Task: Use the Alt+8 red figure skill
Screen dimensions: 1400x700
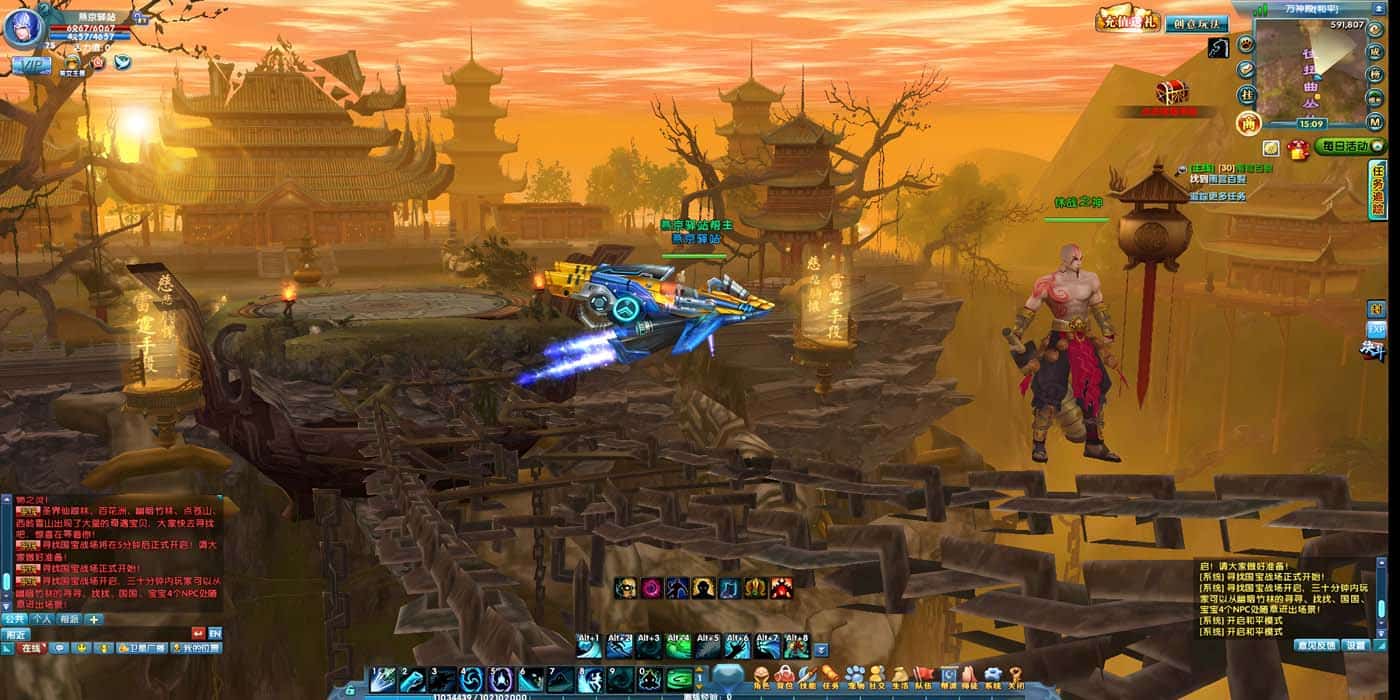Action: tap(796, 647)
